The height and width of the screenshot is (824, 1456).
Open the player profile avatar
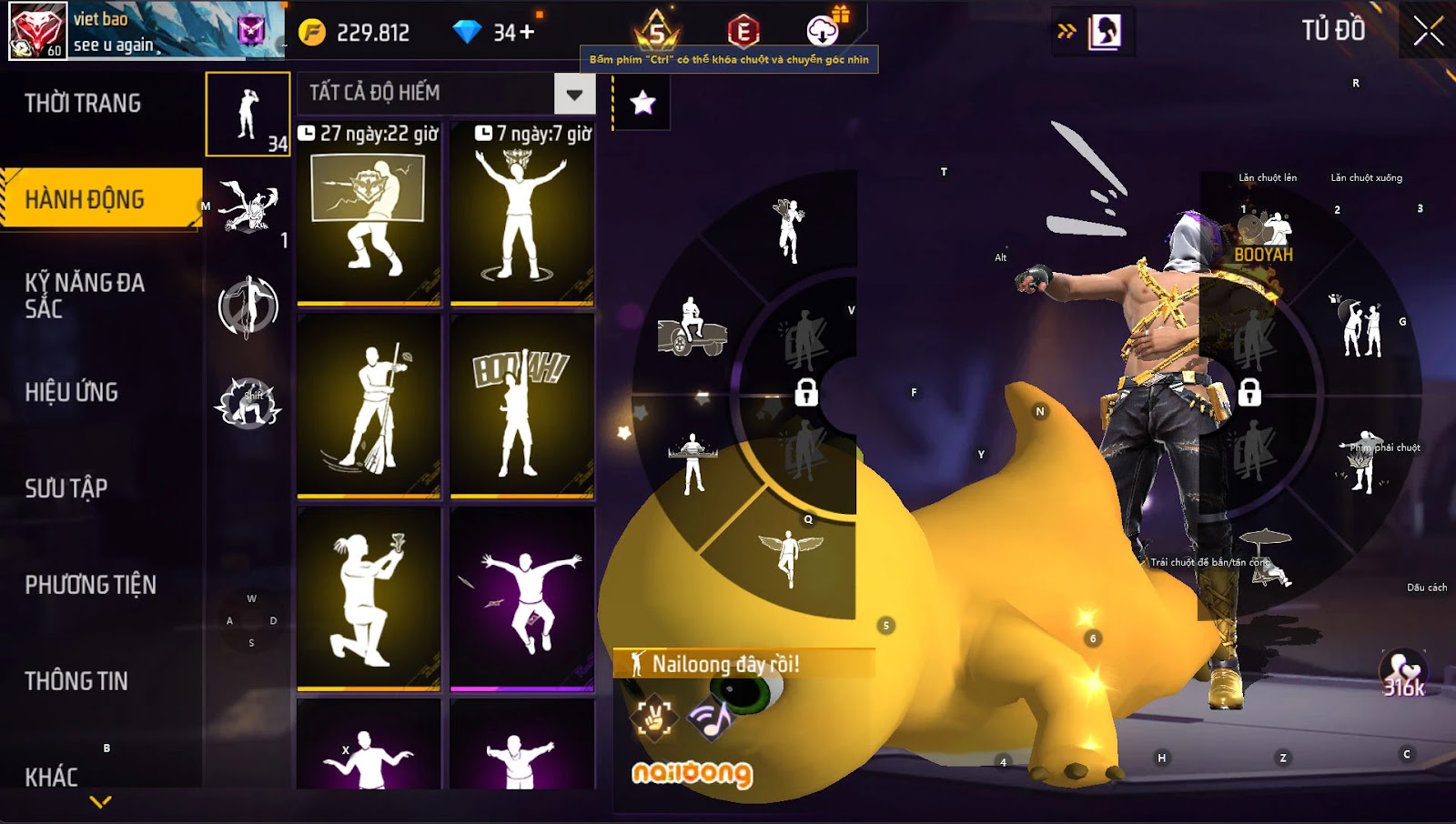[x=38, y=30]
